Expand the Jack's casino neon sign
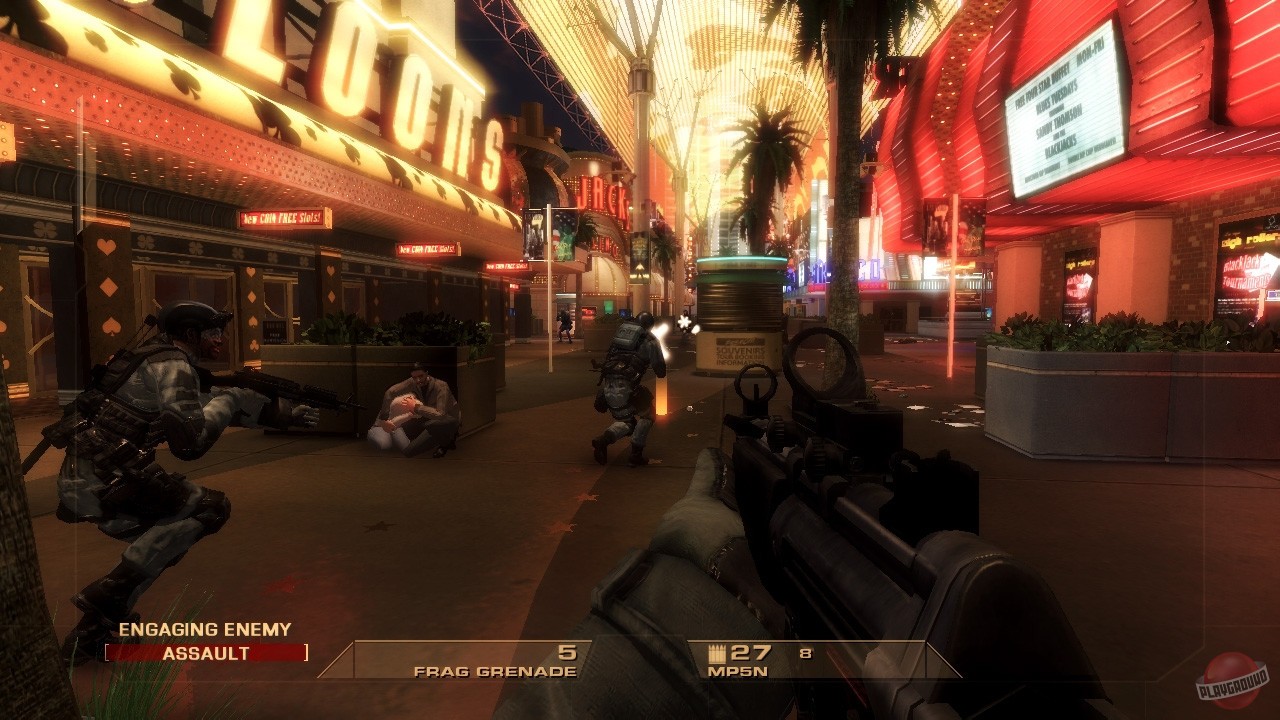 (x=600, y=195)
